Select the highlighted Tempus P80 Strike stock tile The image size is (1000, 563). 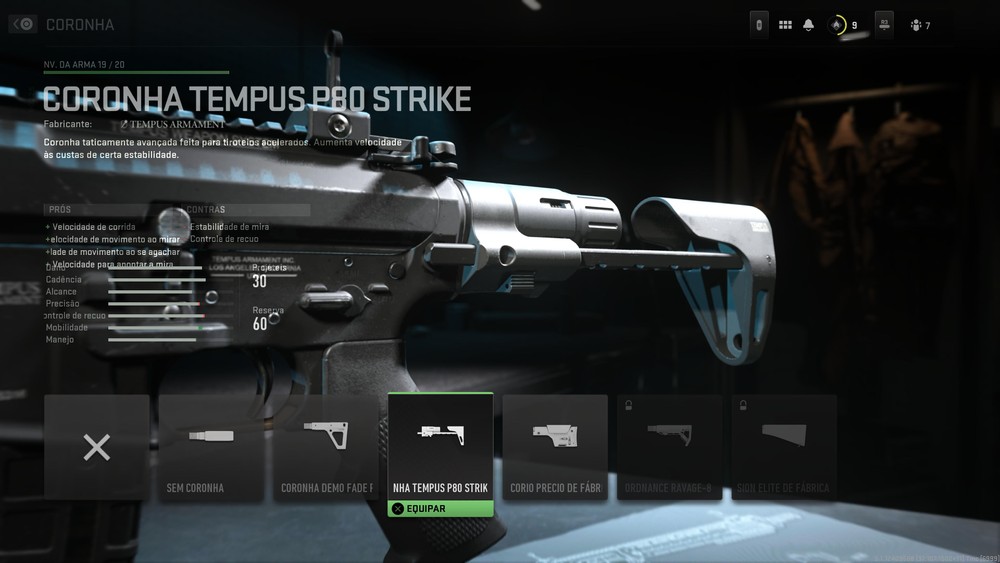click(x=440, y=445)
